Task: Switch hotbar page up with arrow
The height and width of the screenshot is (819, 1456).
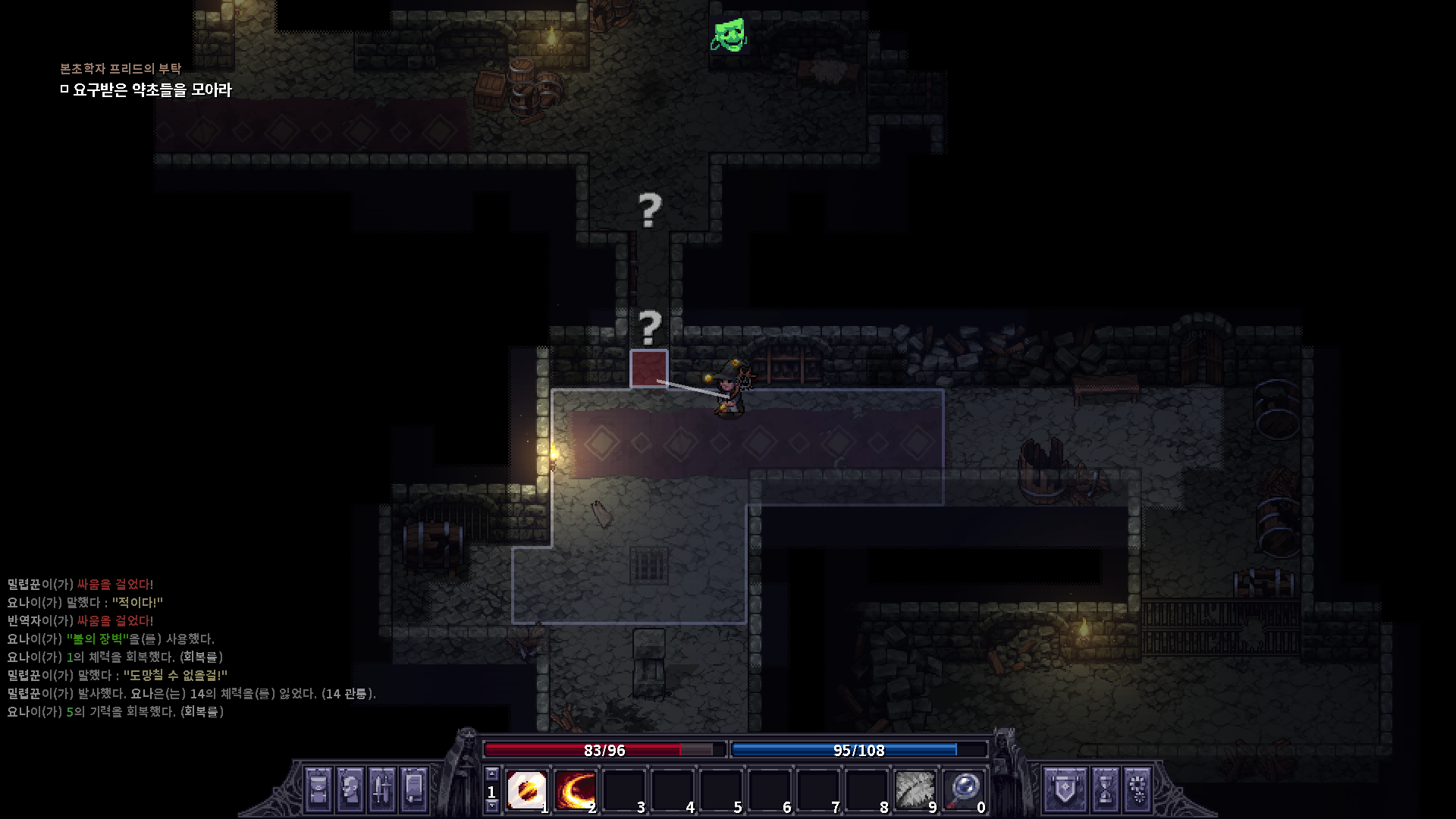Action: point(491,774)
